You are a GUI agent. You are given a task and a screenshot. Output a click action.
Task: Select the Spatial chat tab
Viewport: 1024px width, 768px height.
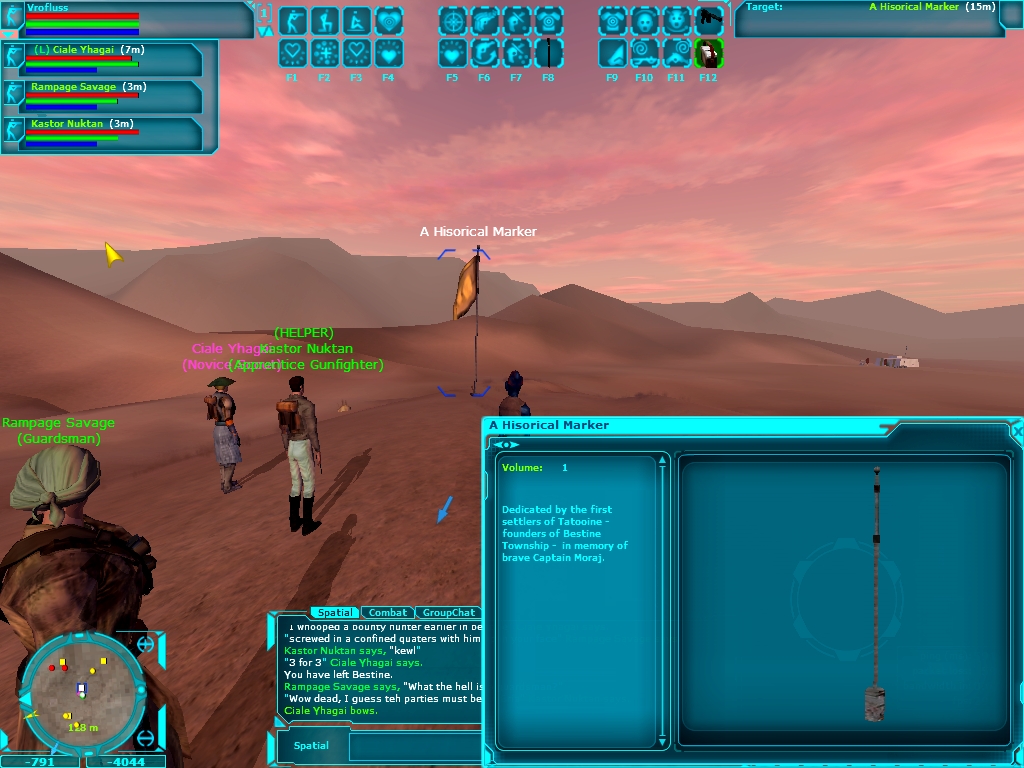[x=334, y=612]
